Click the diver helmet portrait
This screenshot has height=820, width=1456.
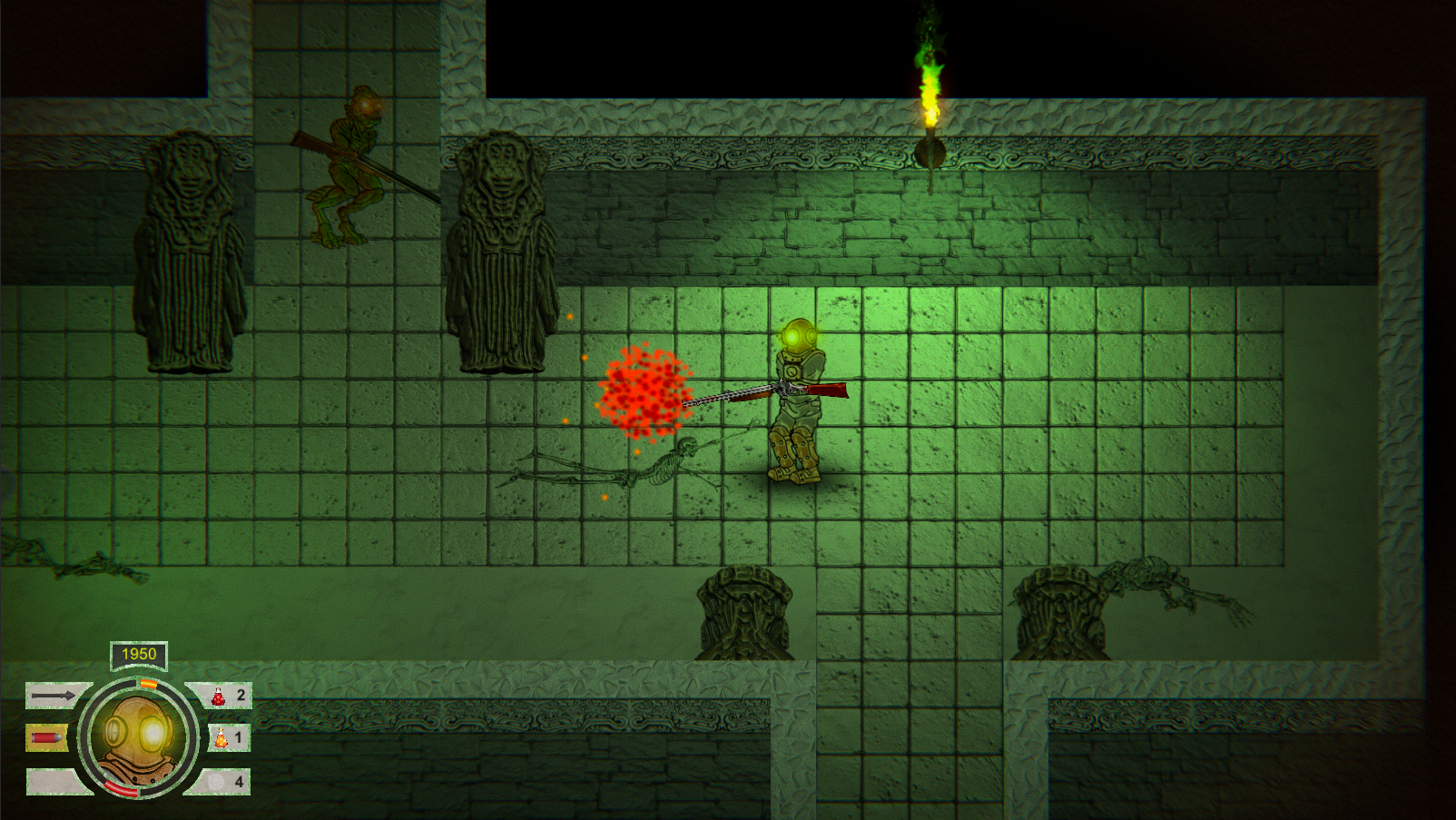(x=138, y=737)
